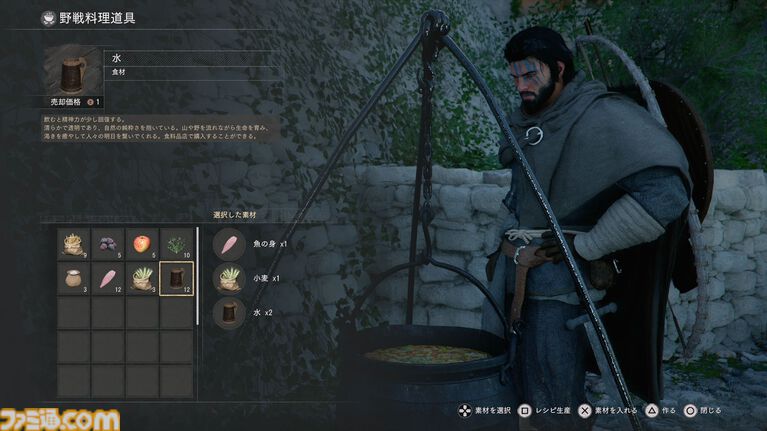Select the grain sack ingredient slot
The height and width of the screenshot is (431, 767).
pos(74,245)
